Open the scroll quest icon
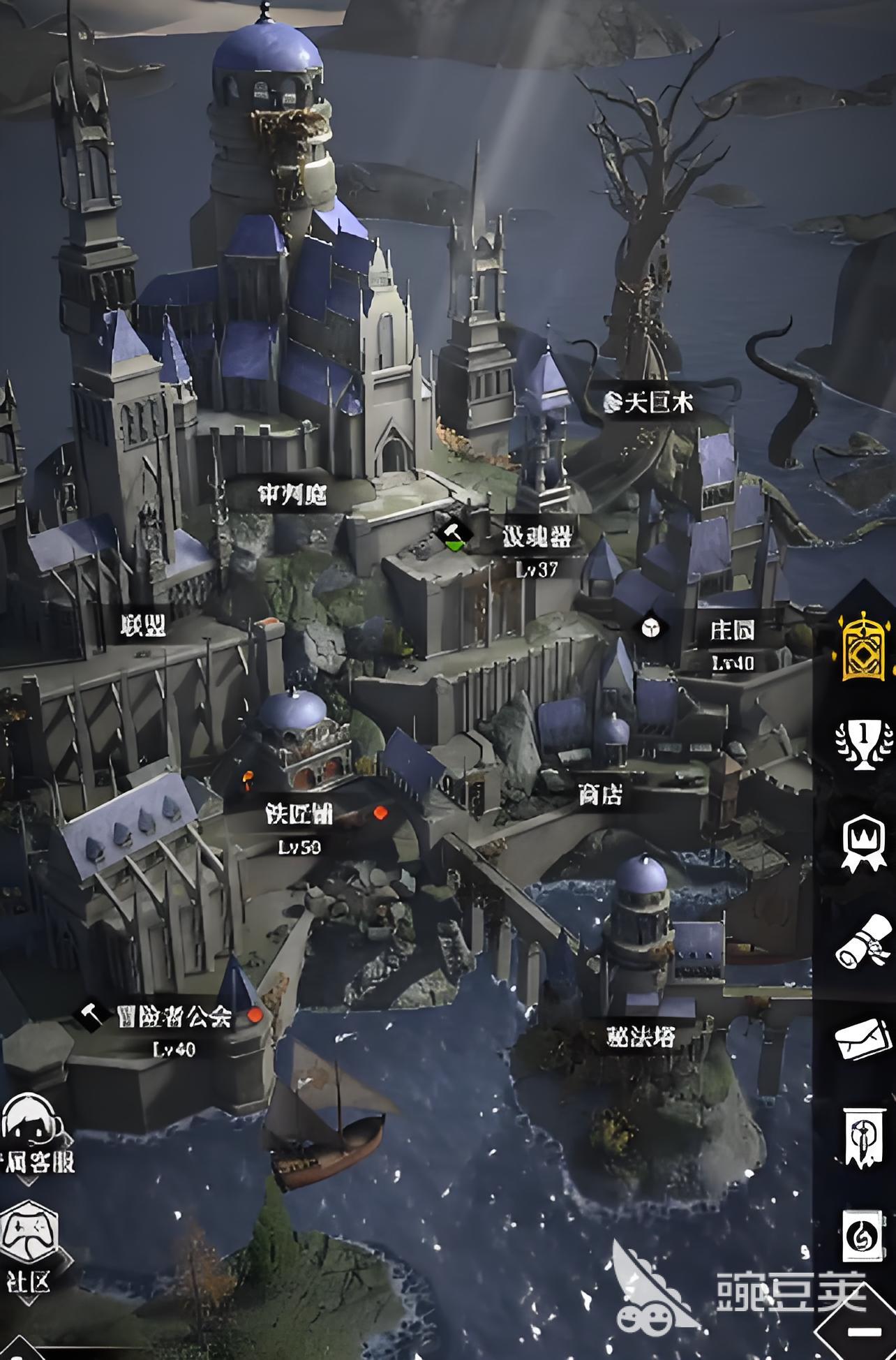896x1360 pixels. click(864, 943)
